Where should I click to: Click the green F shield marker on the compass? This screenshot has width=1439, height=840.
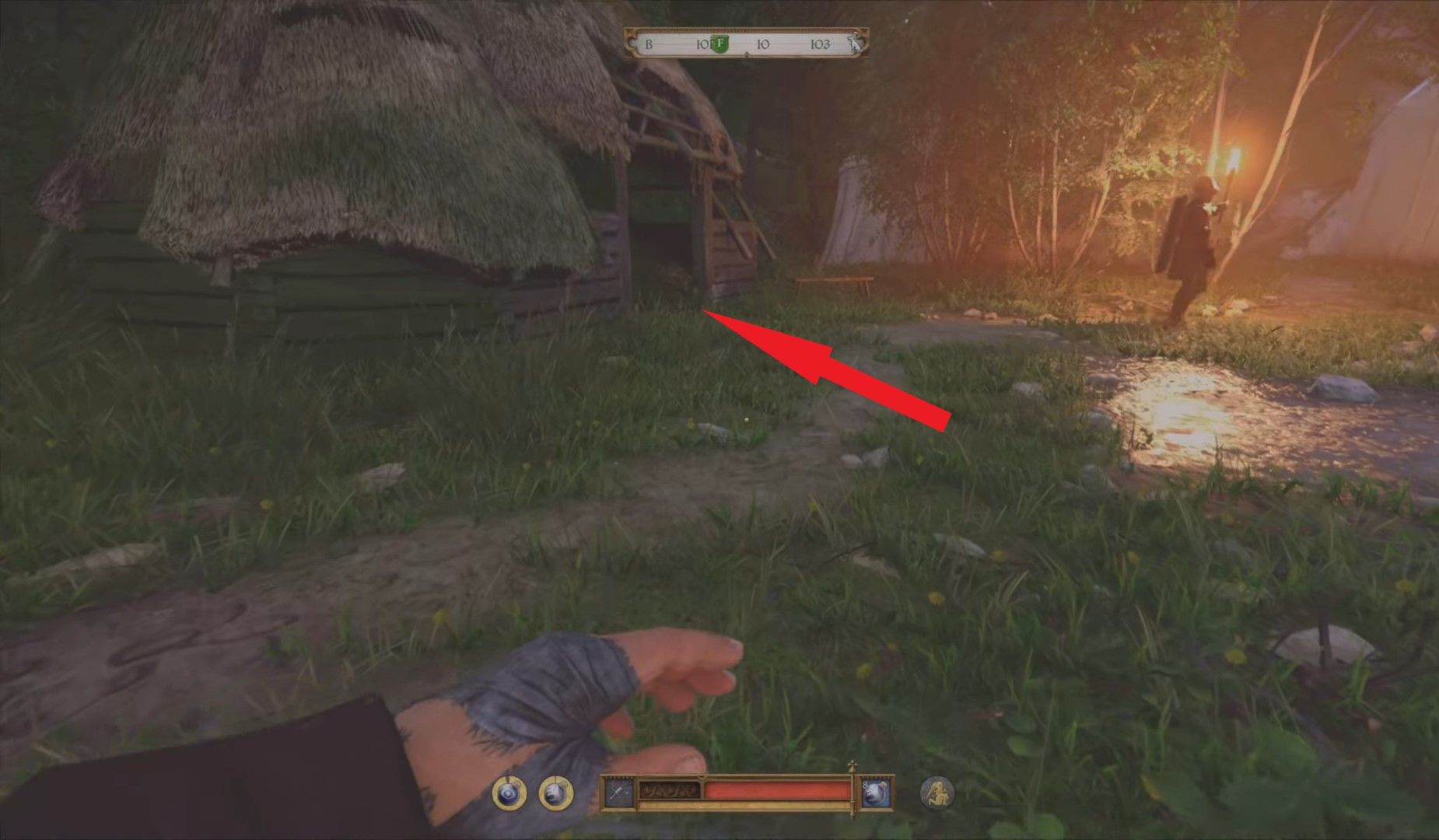[719, 43]
